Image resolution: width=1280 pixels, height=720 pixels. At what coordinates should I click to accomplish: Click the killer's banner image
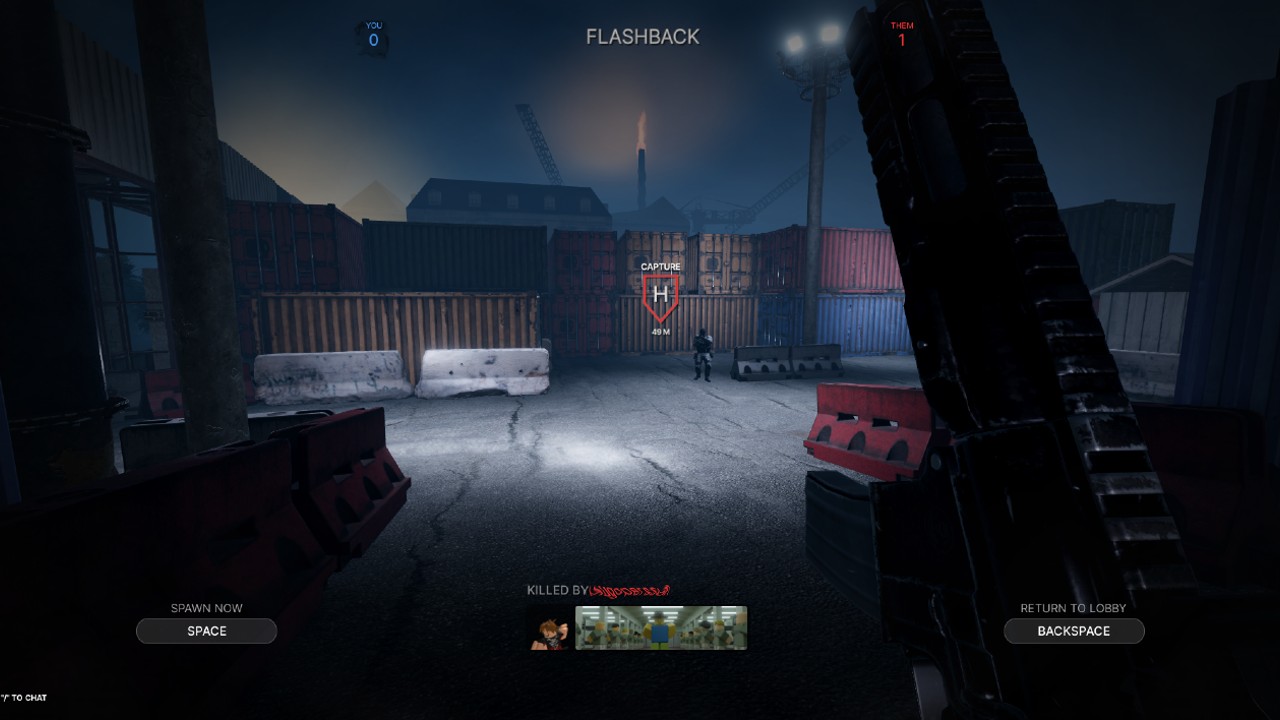point(660,628)
